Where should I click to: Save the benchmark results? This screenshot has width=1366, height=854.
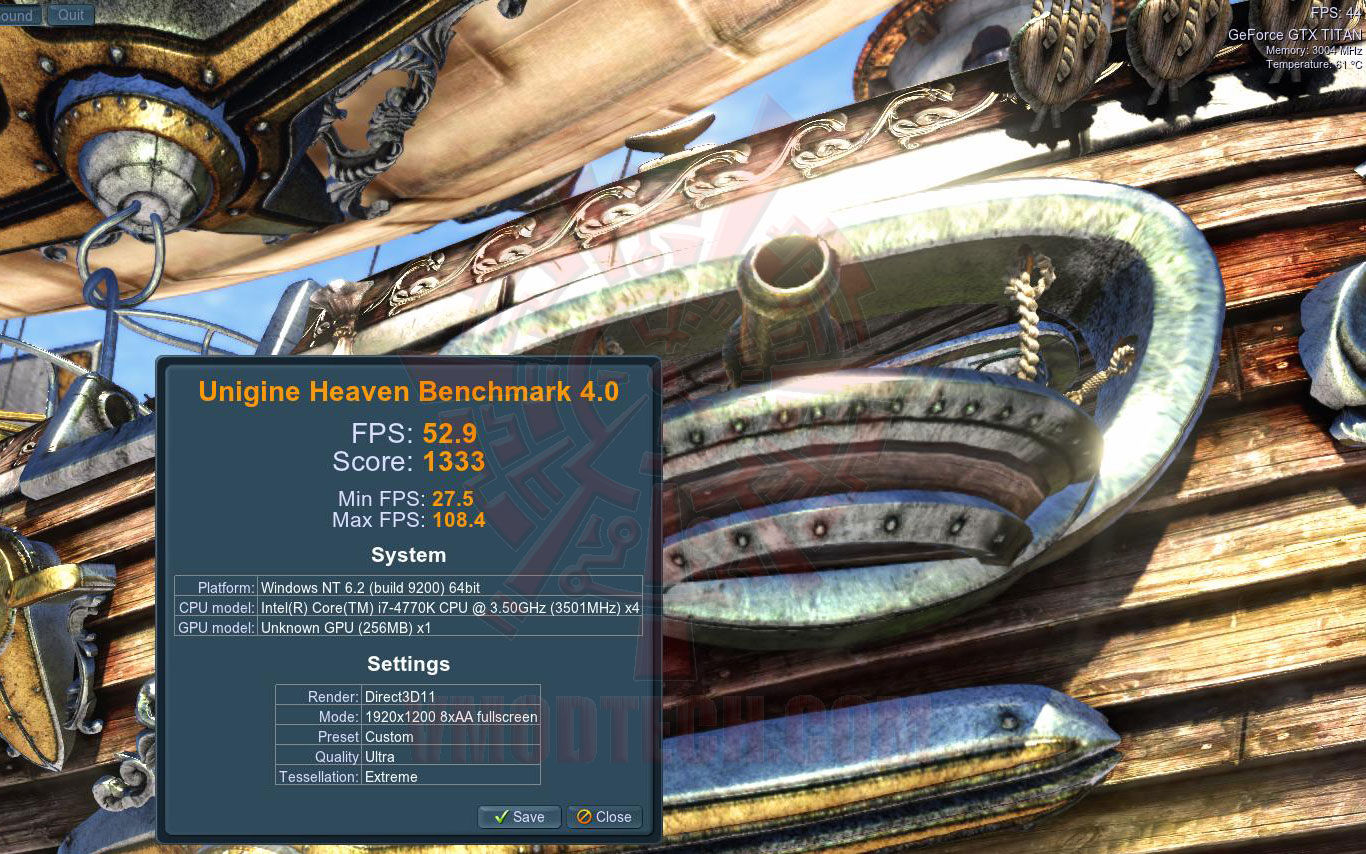[519, 817]
